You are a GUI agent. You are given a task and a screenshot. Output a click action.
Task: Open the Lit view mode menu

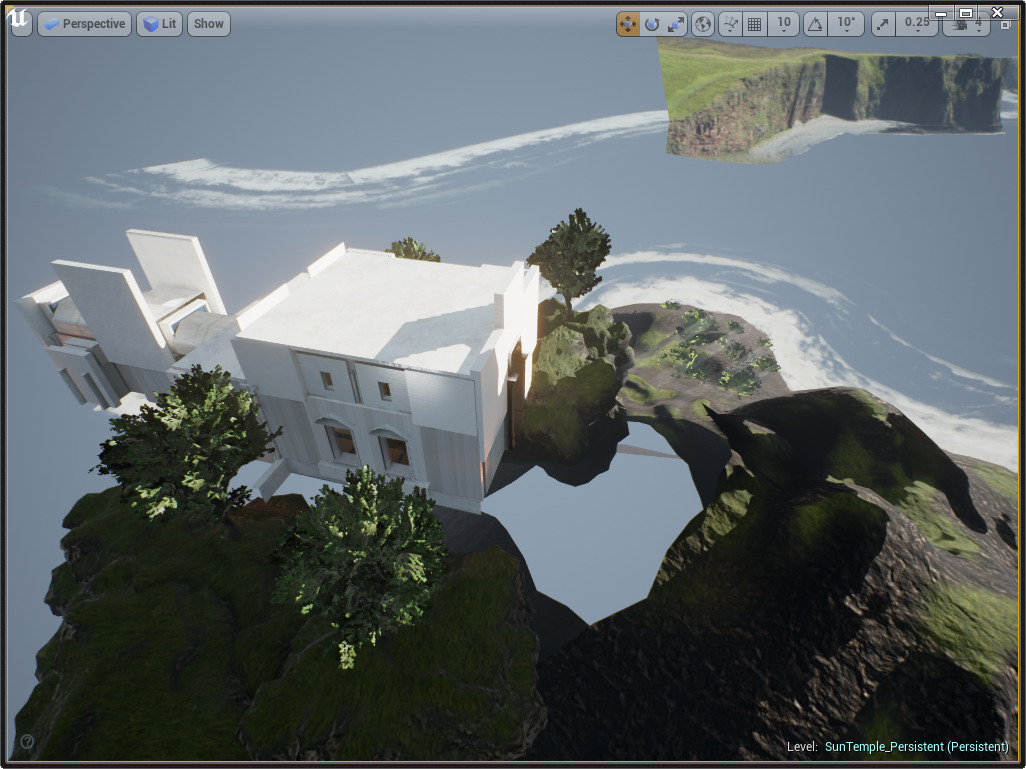(159, 24)
